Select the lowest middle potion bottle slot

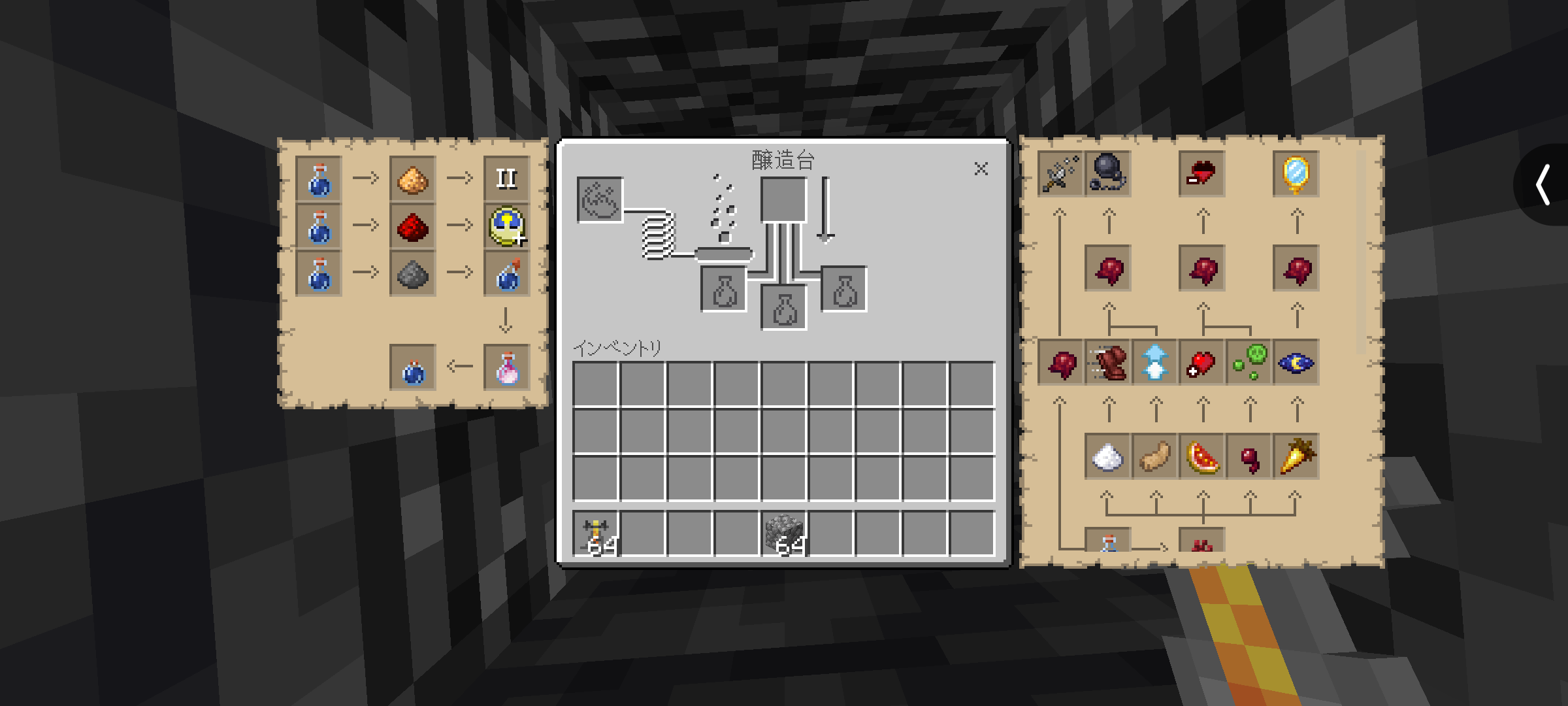(784, 307)
